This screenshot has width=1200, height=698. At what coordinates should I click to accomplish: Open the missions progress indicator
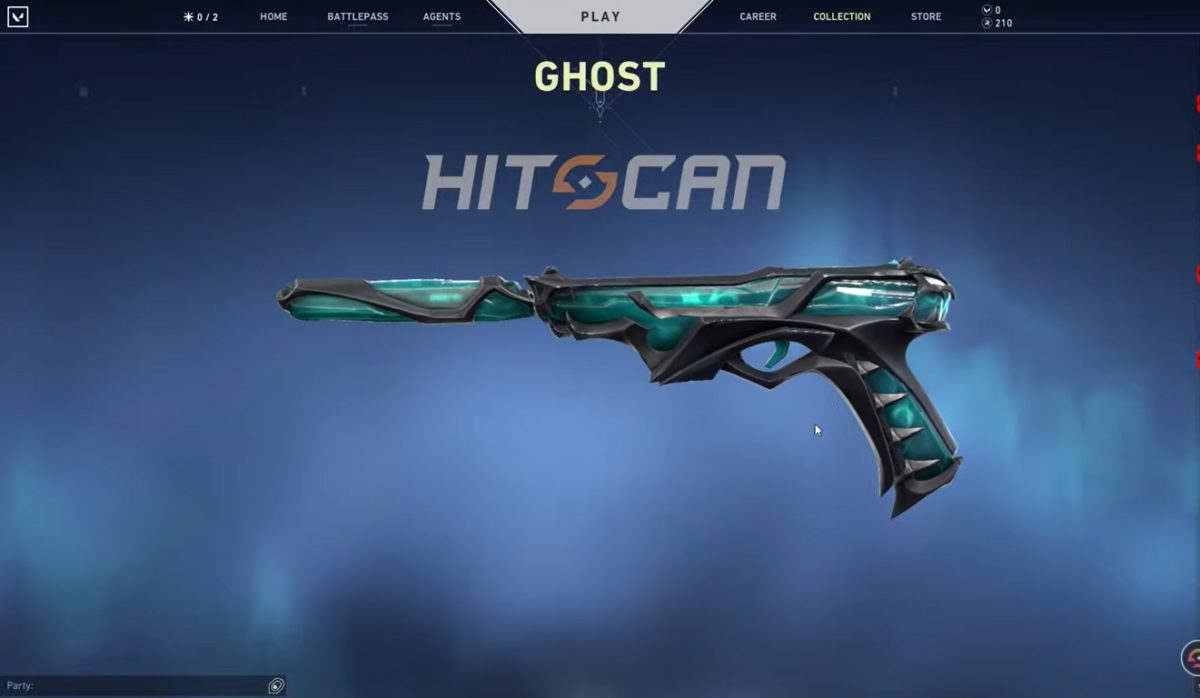(x=200, y=17)
